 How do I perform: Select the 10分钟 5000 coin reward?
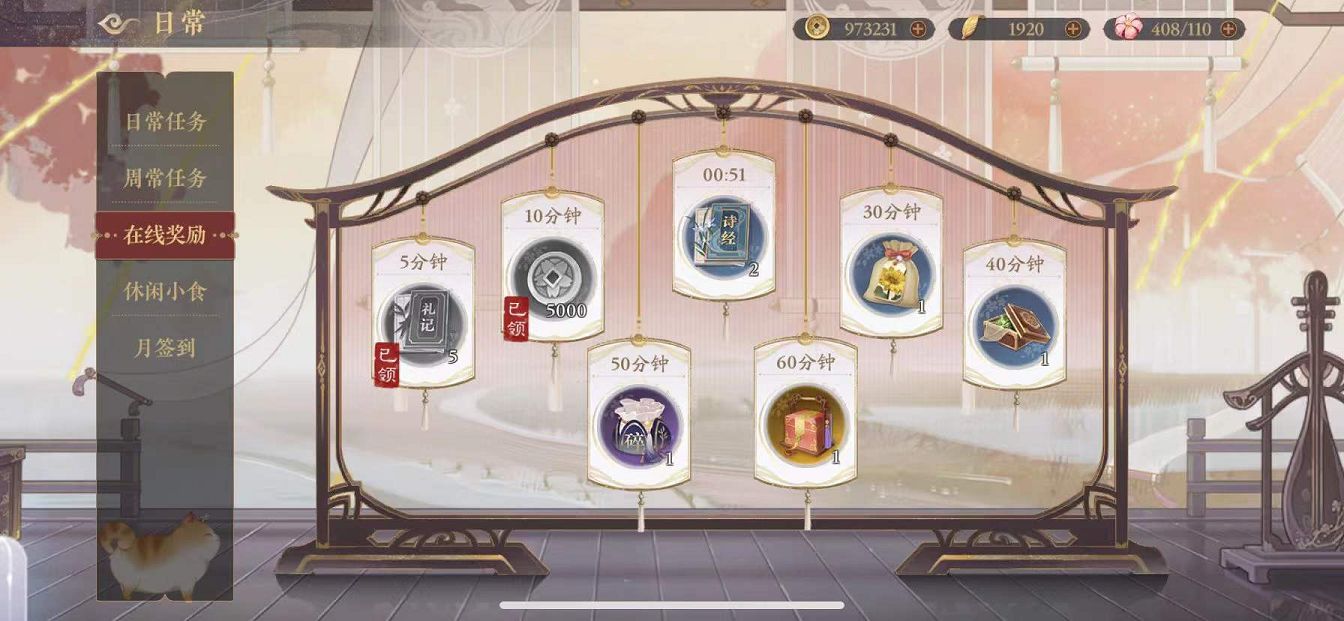552,280
